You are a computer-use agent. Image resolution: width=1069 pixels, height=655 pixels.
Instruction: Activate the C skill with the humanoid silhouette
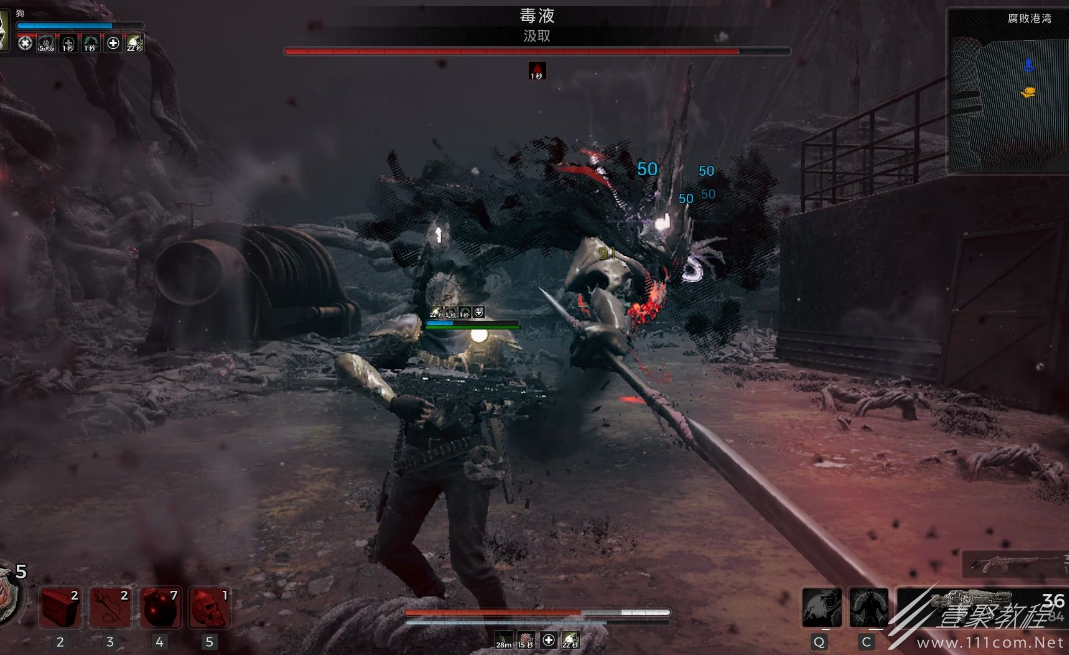[x=868, y=607]
